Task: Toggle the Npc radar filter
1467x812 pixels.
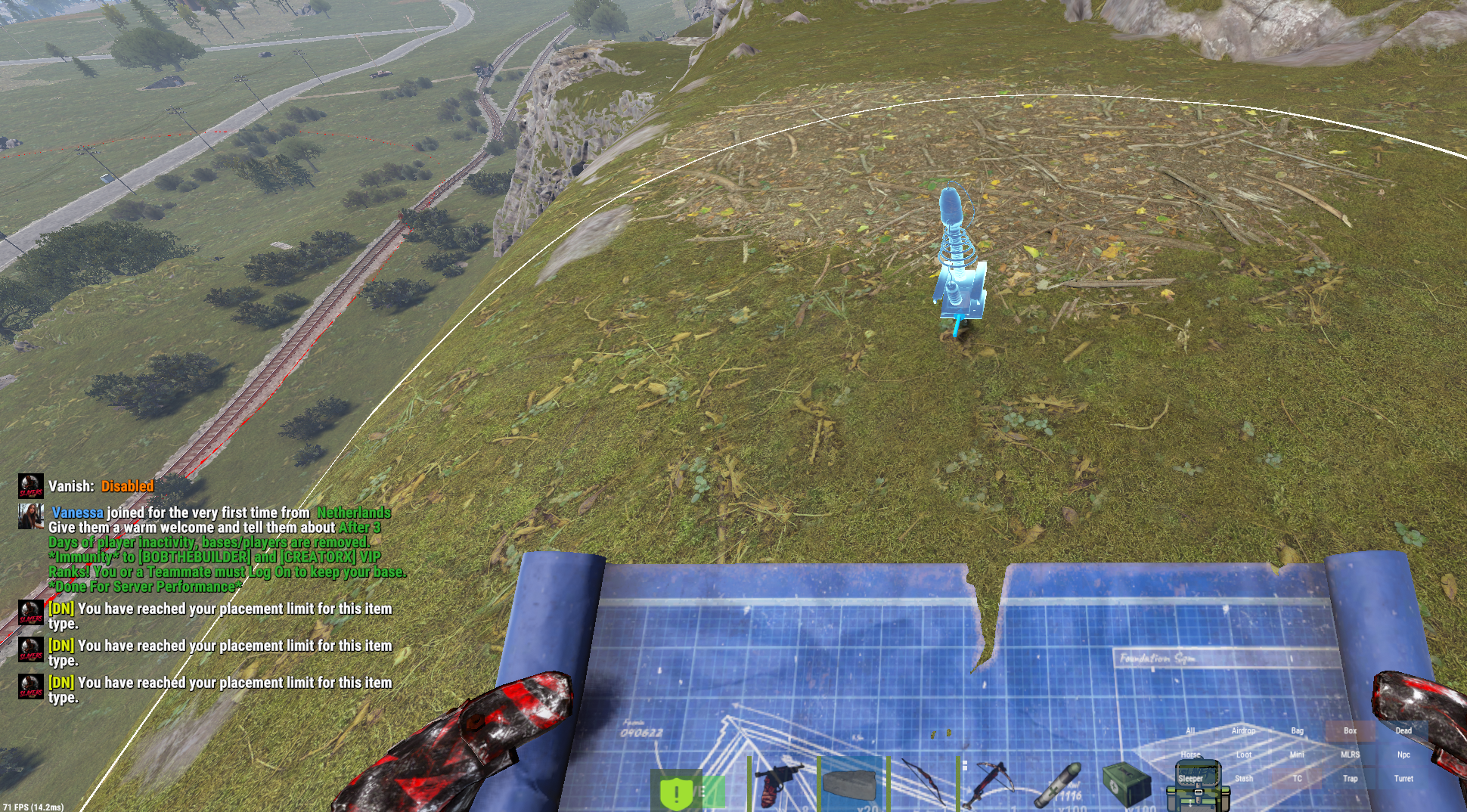Action: (1403, 755)
